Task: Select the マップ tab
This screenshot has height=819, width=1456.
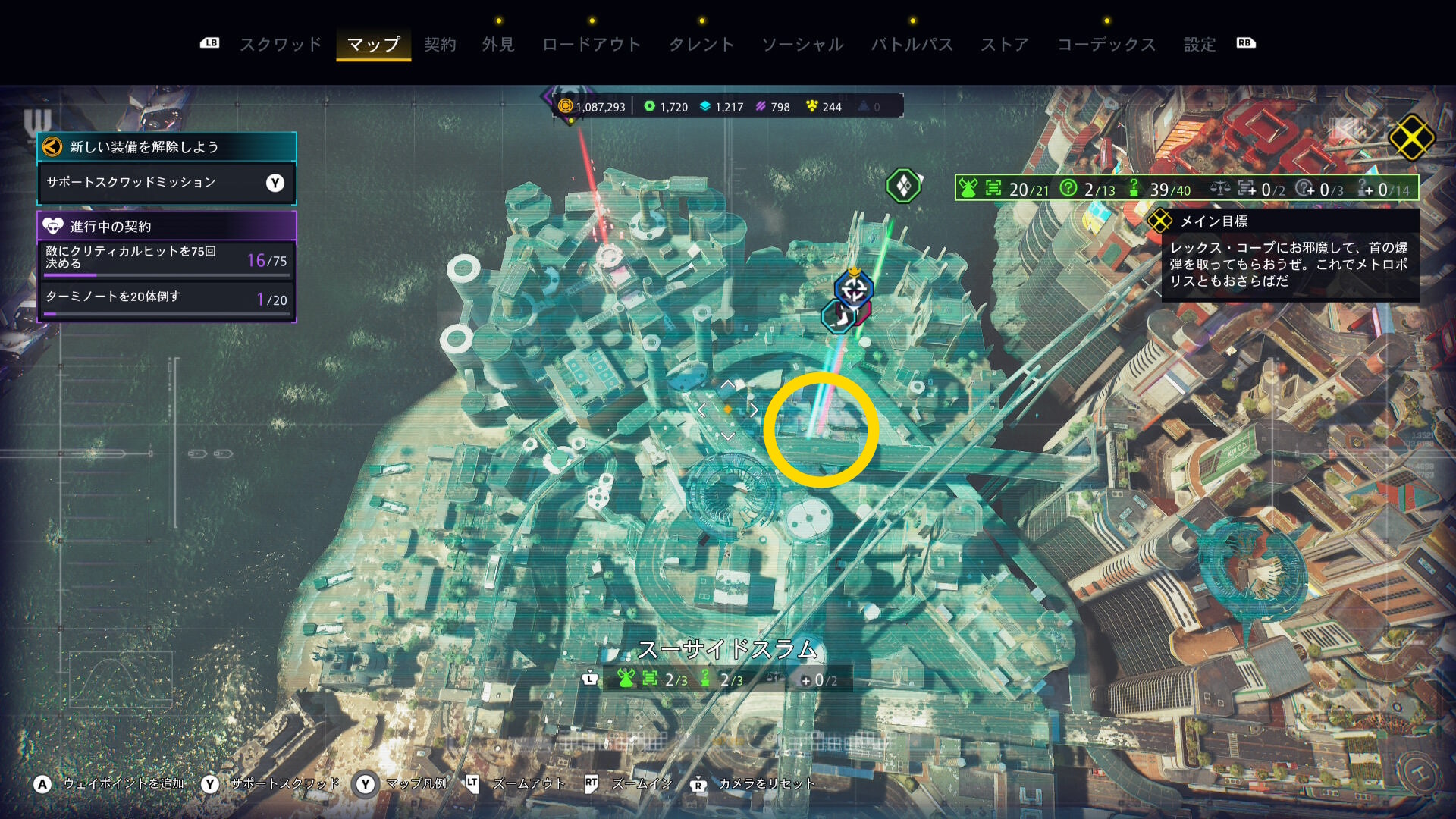Action: point(373,45)
